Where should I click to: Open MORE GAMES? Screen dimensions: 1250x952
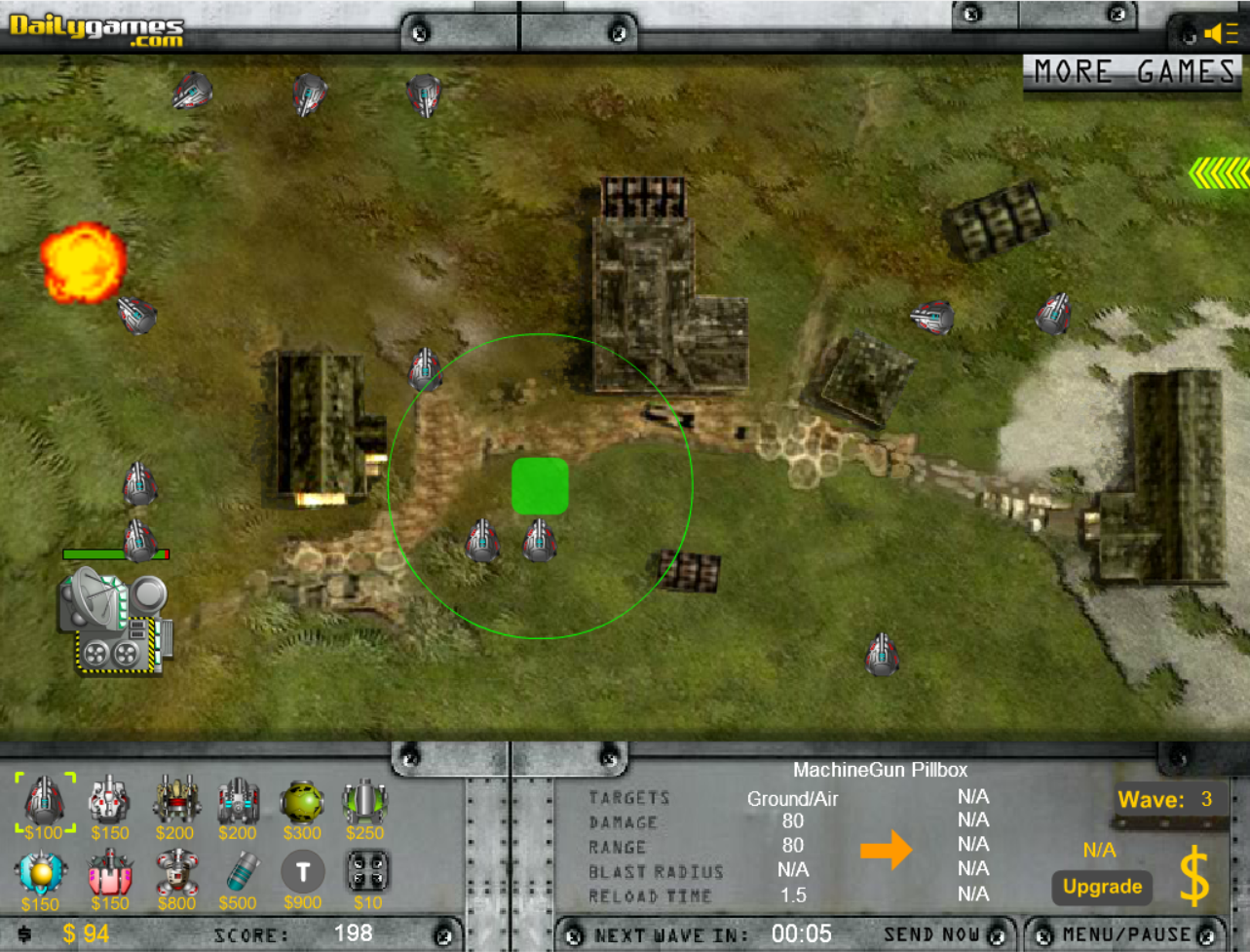click(x=1133, y=72)
